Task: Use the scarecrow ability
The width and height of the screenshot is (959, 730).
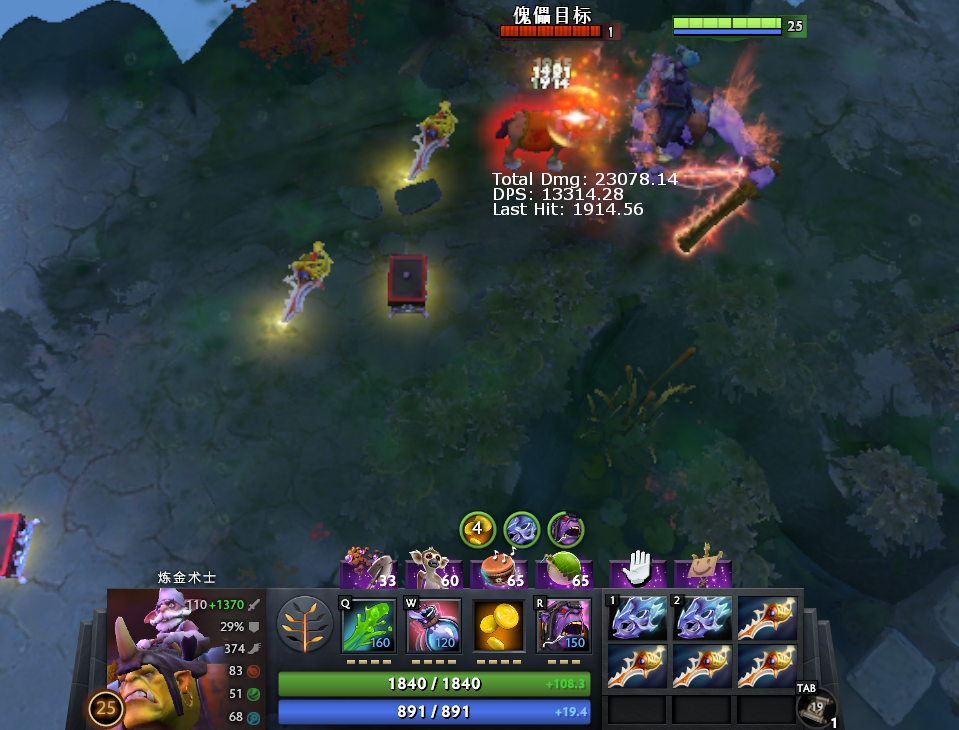Action: pyautogui.click(x=703, y=571)
